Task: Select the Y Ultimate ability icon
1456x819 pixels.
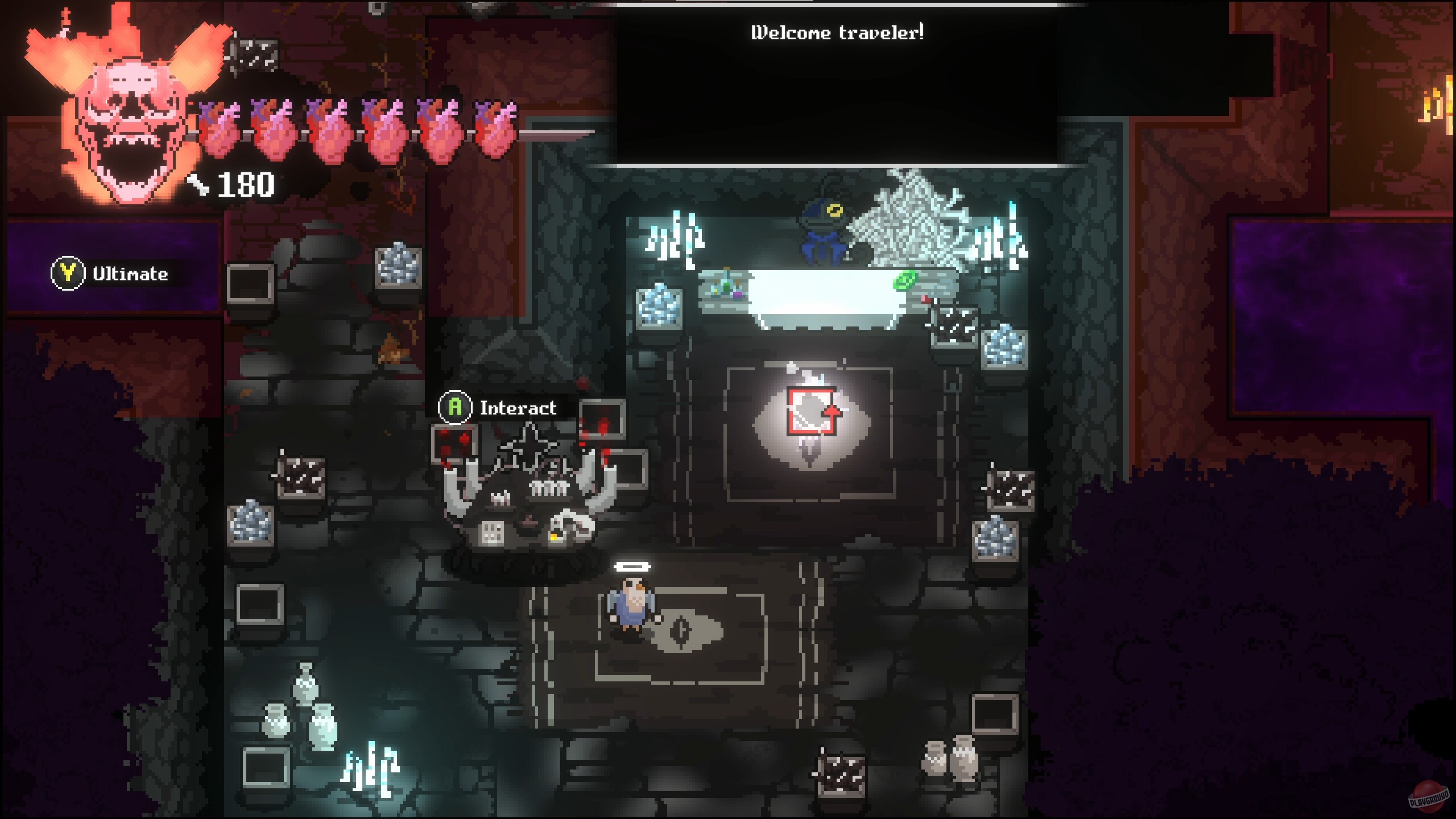Action: point(68,273)
